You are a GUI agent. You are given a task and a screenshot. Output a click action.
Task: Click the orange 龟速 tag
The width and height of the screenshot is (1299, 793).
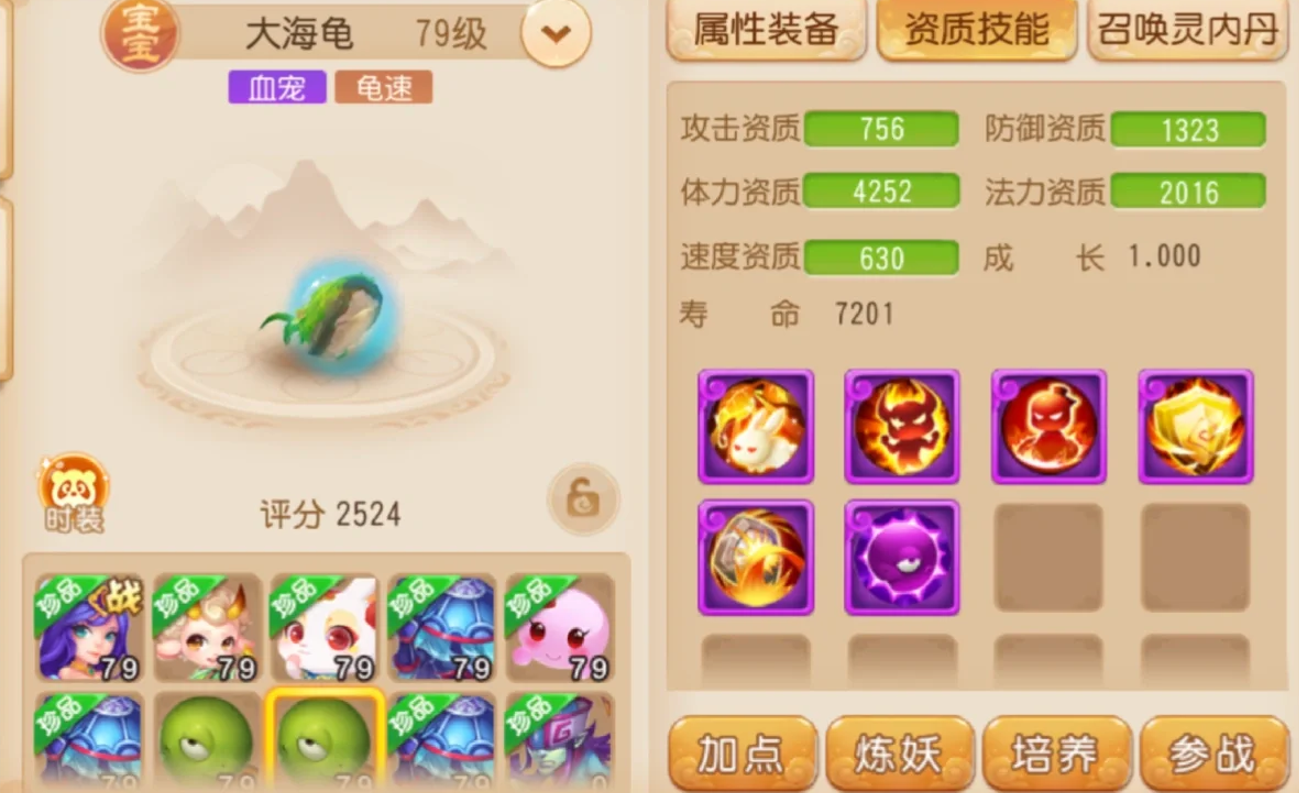click(384, 87)
